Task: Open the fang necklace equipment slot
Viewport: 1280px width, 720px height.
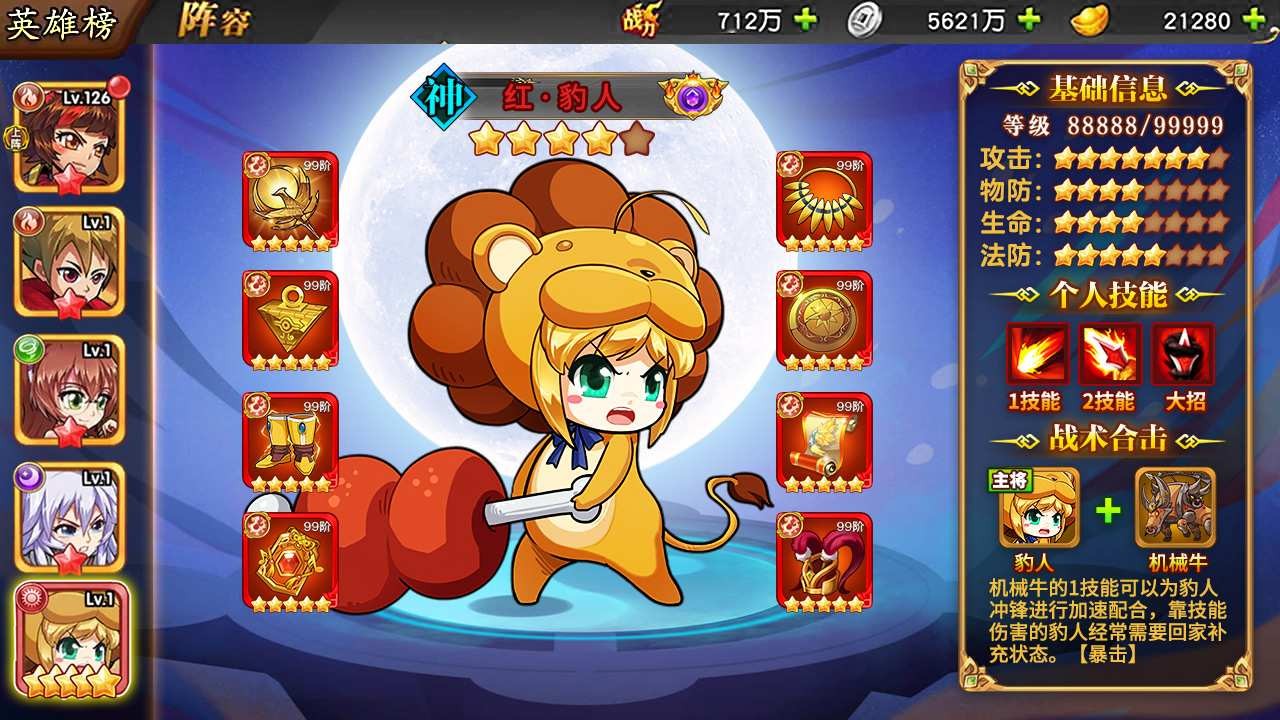Action: [824, 200]
